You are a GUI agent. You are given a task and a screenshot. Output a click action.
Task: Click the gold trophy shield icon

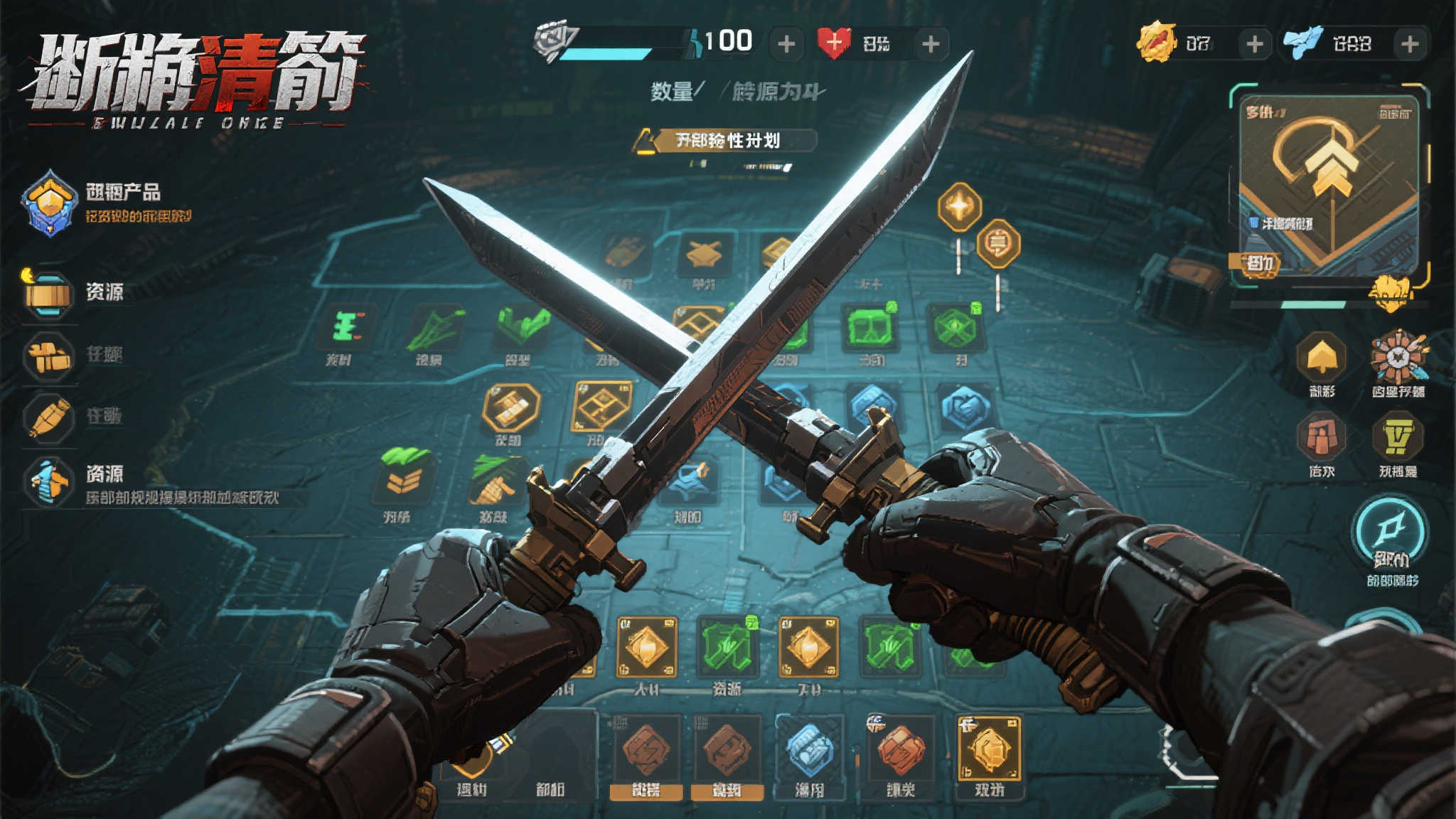[1398, 436]
